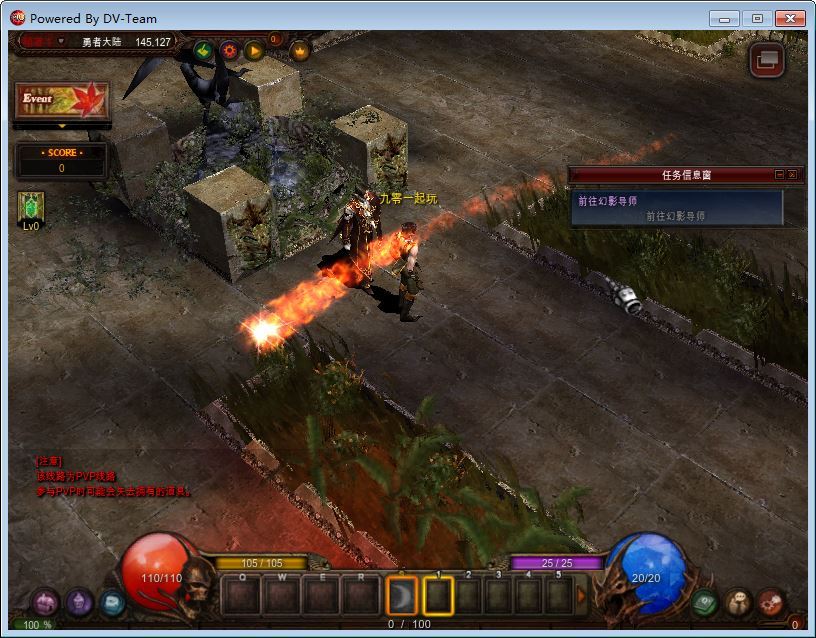Open settings via the red gear icon

click(229, 50)
